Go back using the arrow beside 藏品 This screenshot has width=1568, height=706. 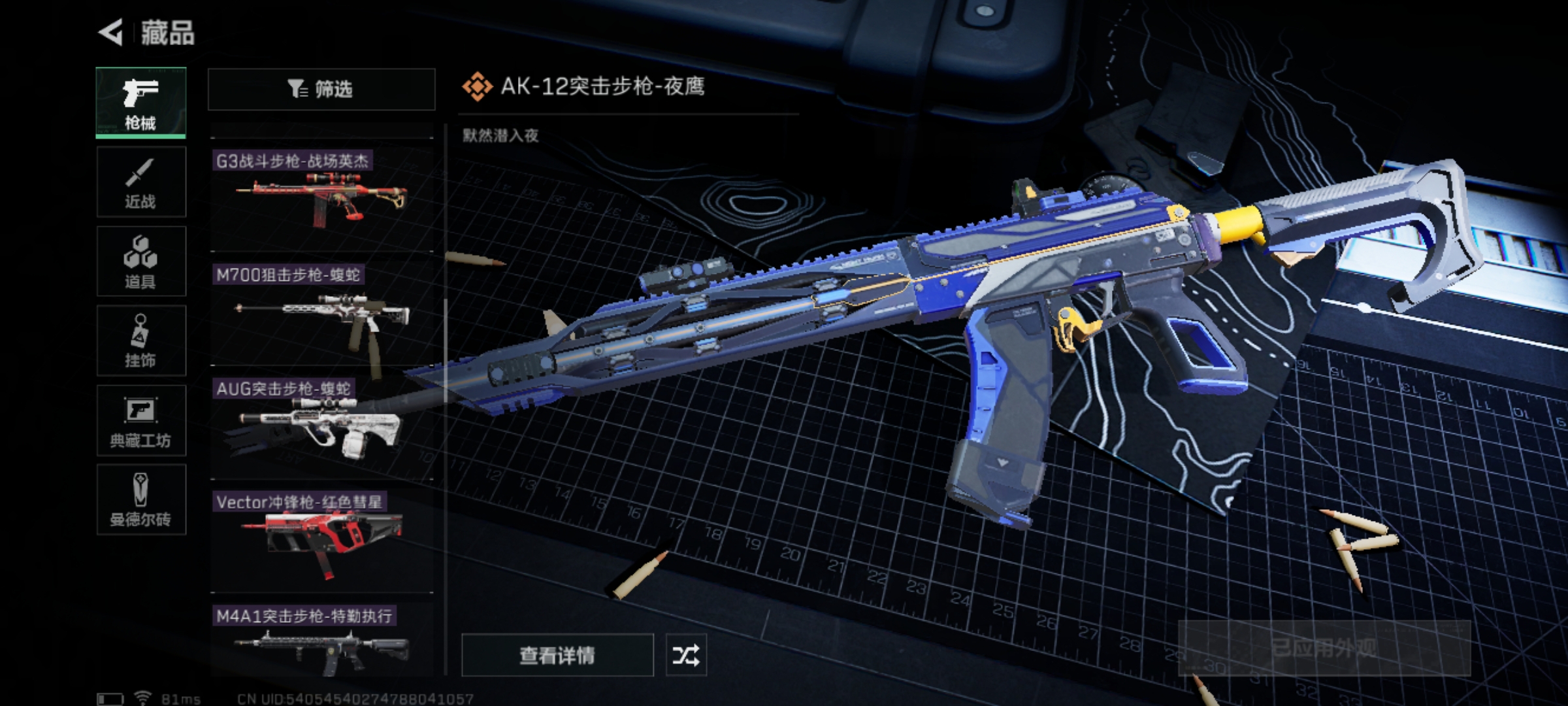point(111,33)
